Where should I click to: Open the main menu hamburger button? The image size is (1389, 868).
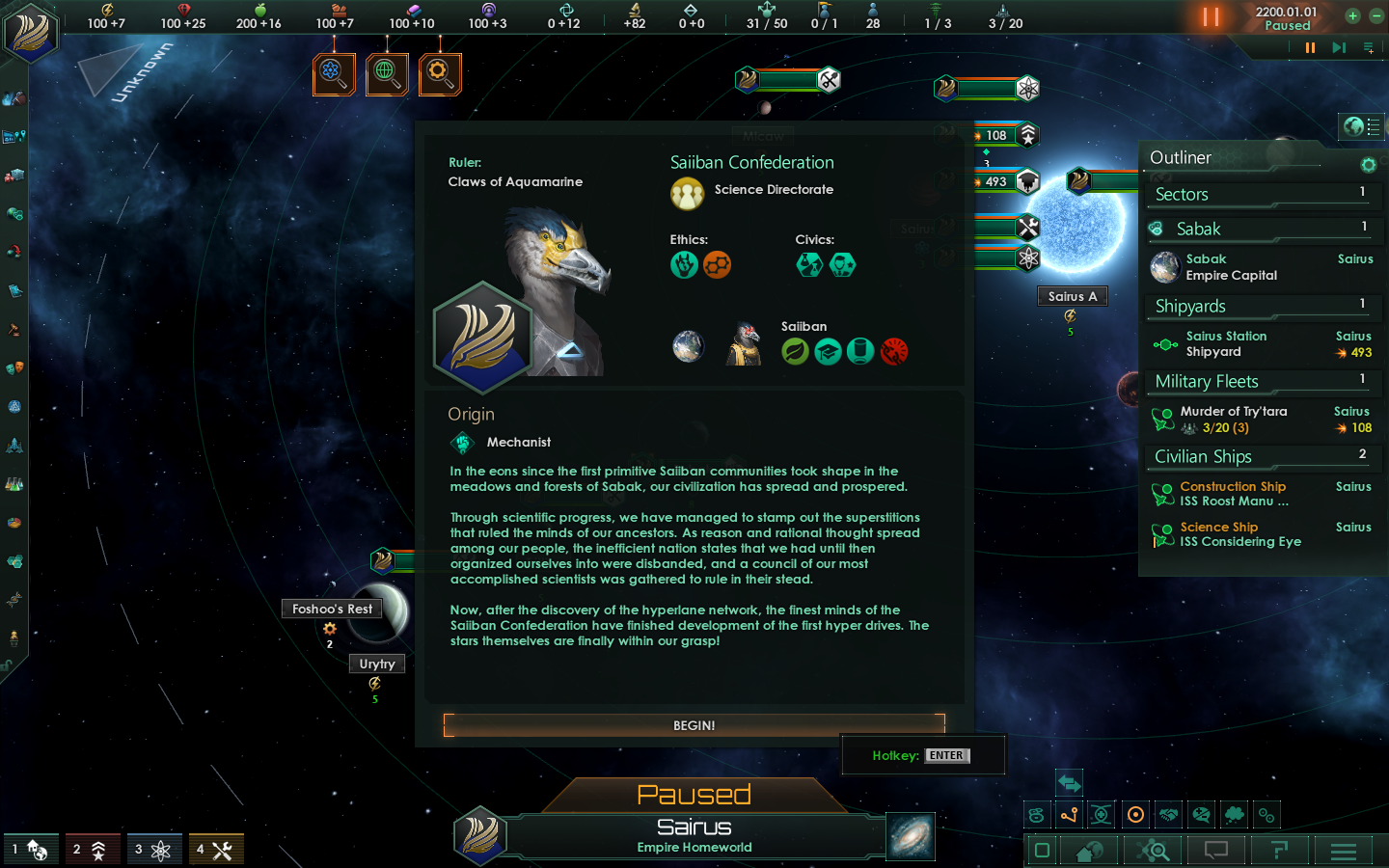(1343, 851)
